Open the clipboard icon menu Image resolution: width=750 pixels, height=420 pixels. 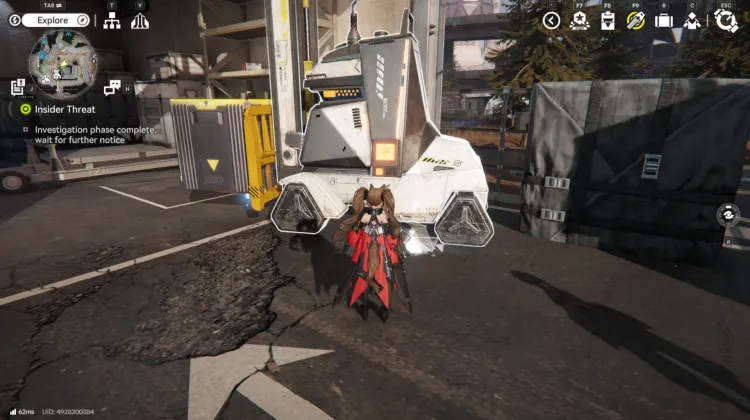point(607,20)
